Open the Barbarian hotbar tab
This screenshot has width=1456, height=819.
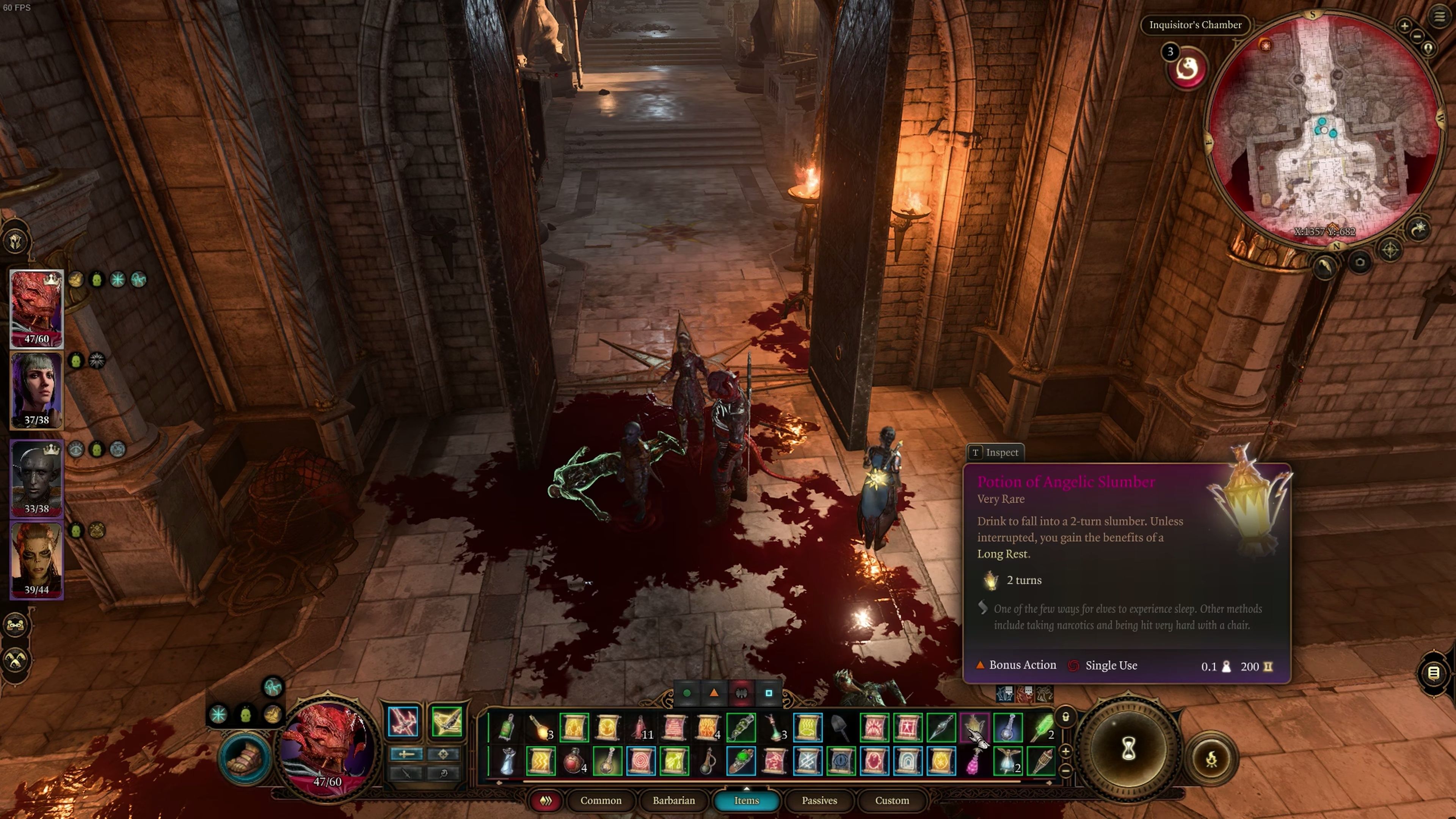pos(673,800)
